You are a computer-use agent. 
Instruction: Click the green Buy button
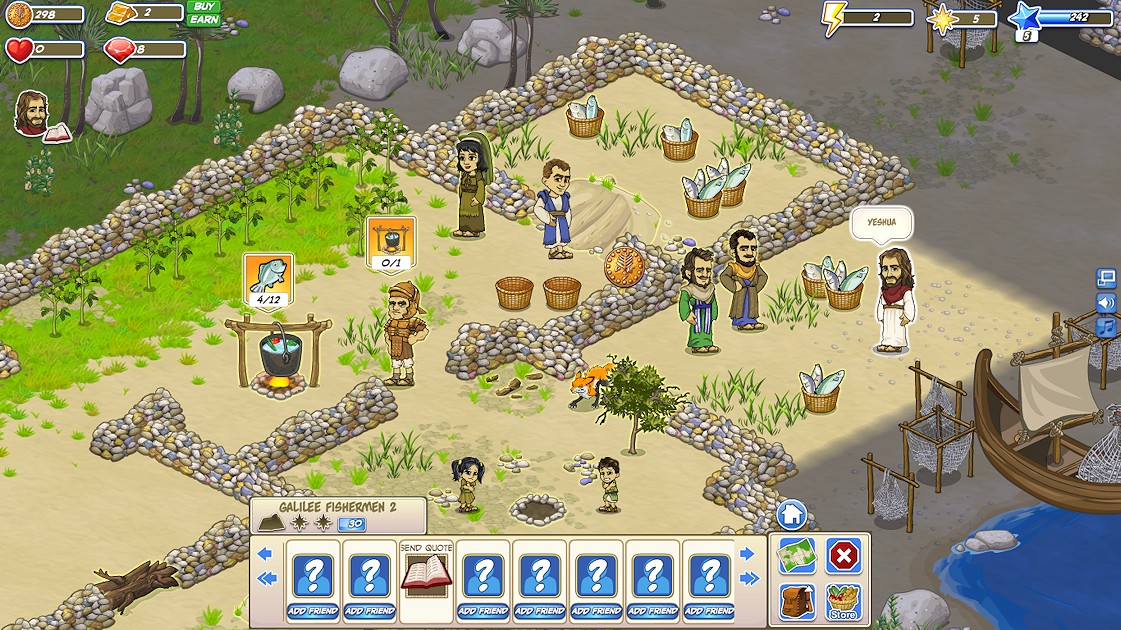204,6
